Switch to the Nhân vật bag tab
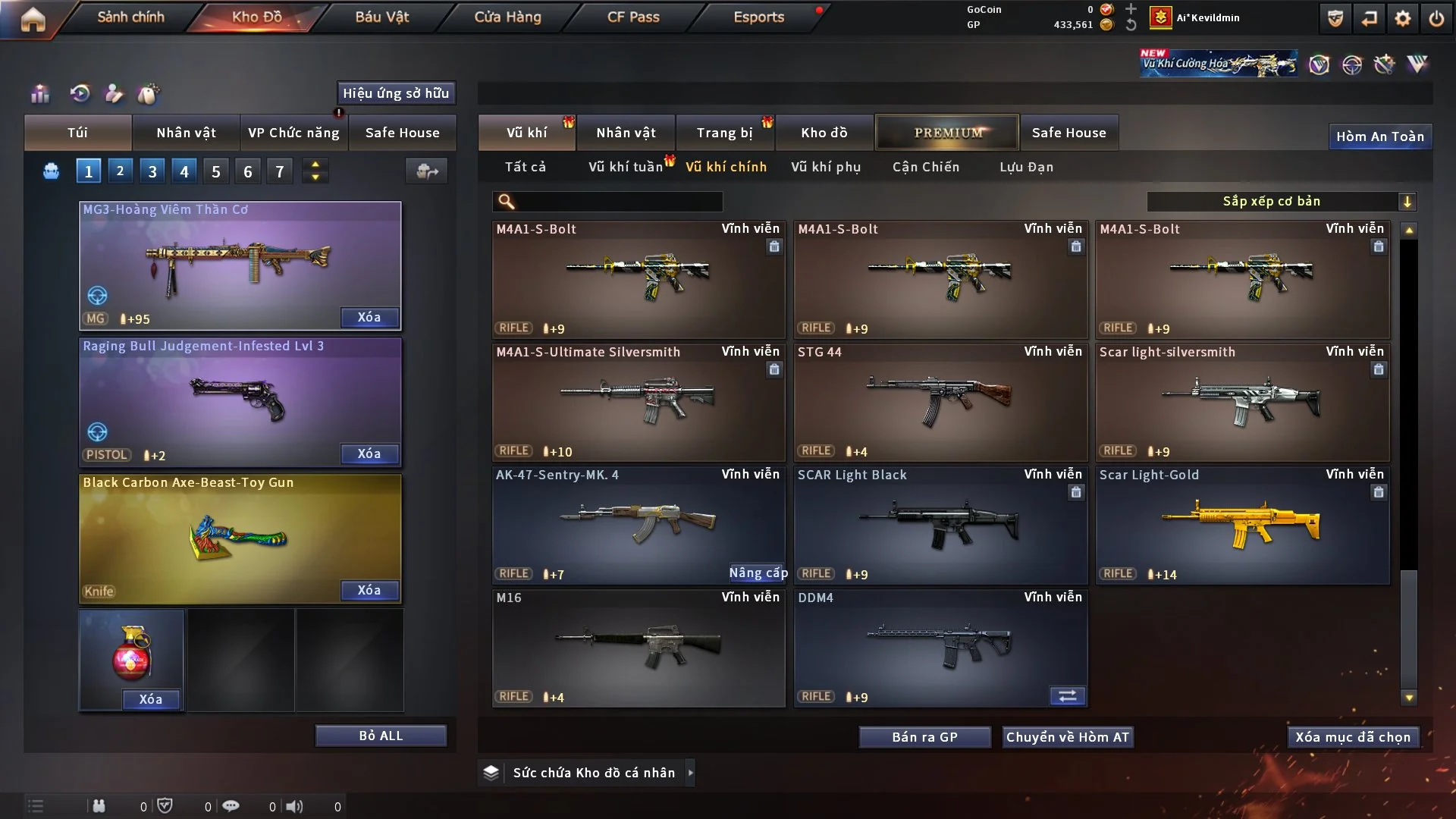This screenshot has height=819, width=1456. click(186, 133)
